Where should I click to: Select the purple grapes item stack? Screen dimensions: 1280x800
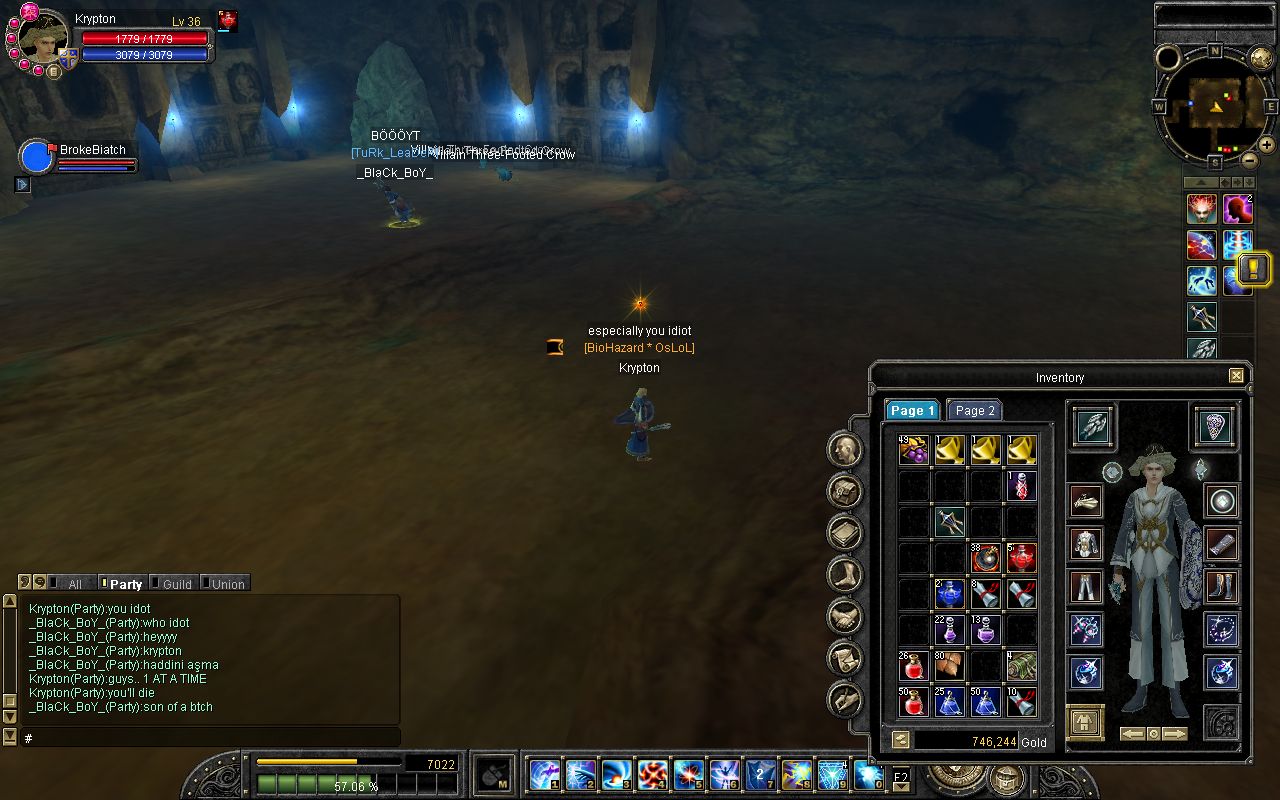913,450
